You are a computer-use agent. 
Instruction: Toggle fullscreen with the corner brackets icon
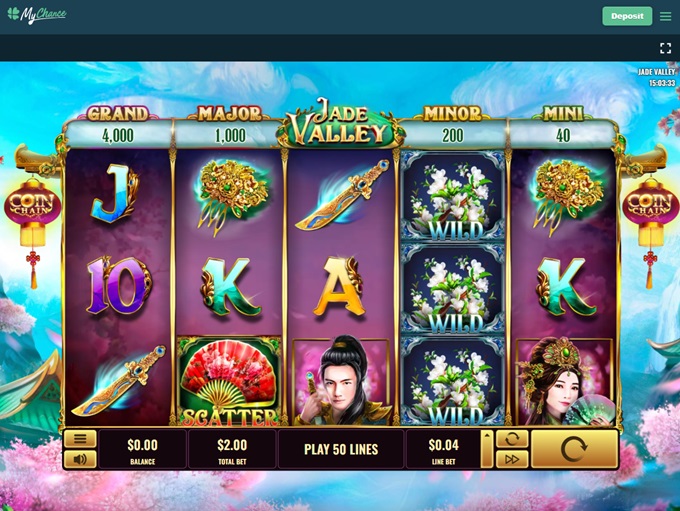tap(666, 48)
